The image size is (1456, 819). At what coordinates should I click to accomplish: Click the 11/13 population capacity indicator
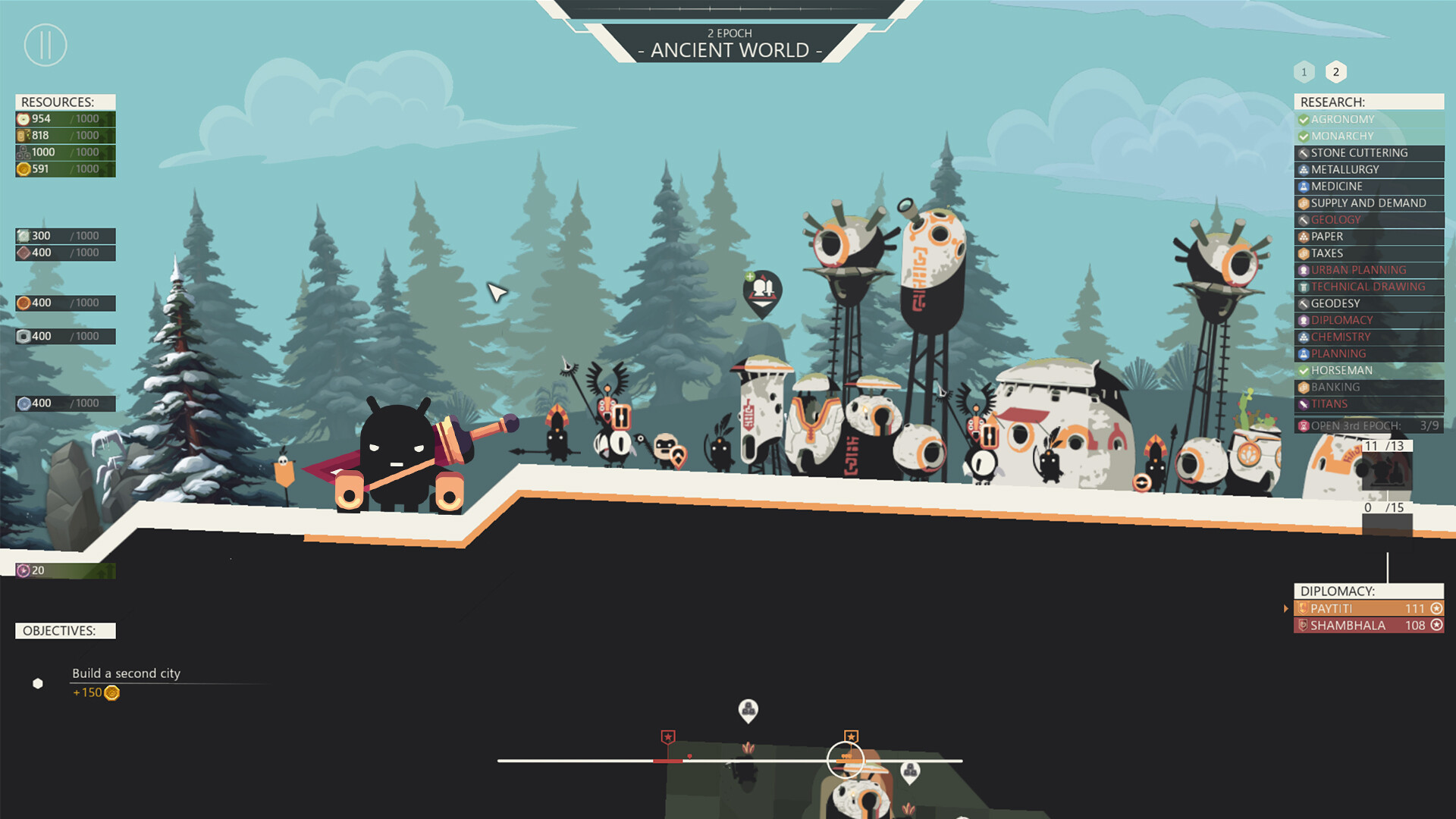(x=1385, y=447)
